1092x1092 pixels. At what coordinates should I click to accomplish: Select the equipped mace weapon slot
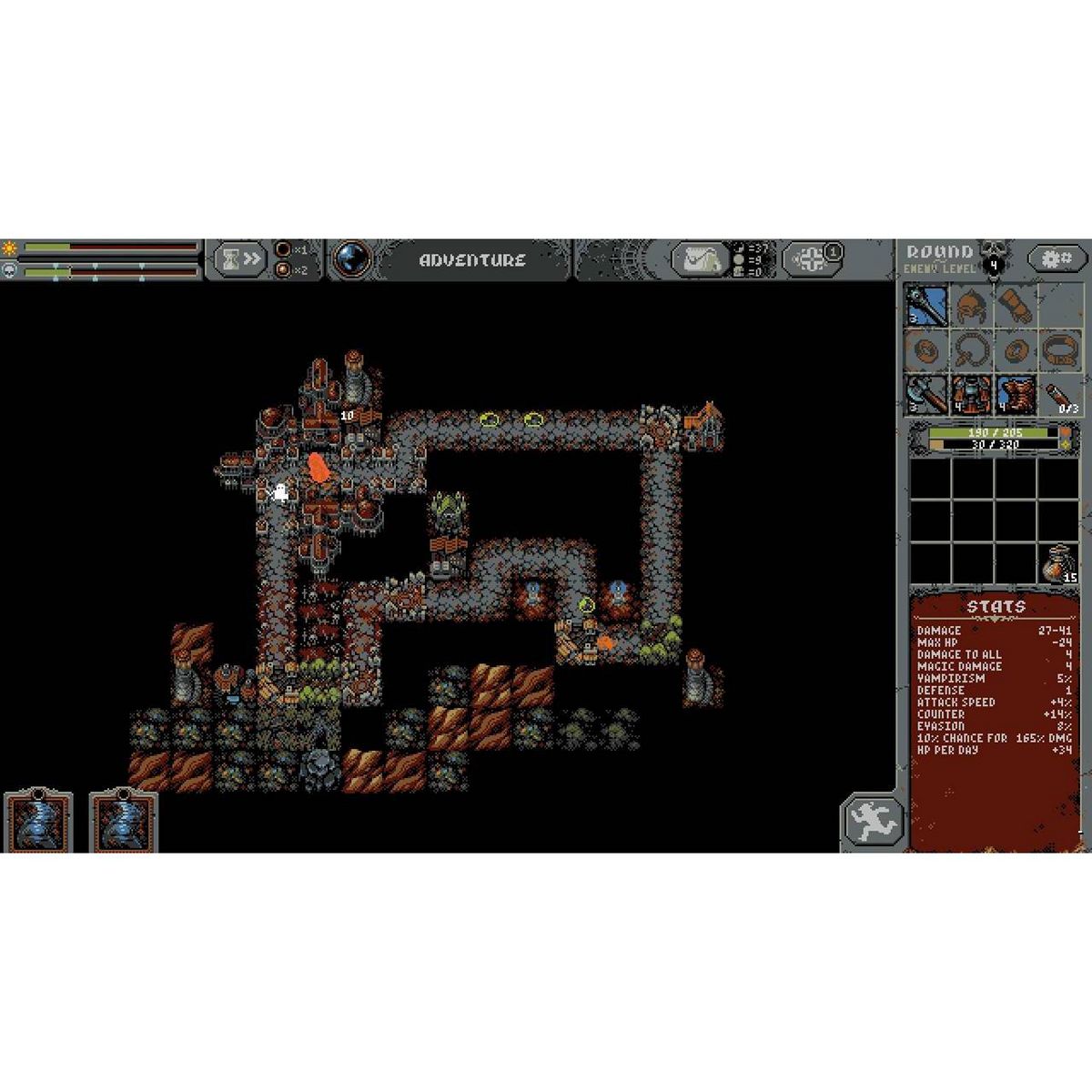927,305
